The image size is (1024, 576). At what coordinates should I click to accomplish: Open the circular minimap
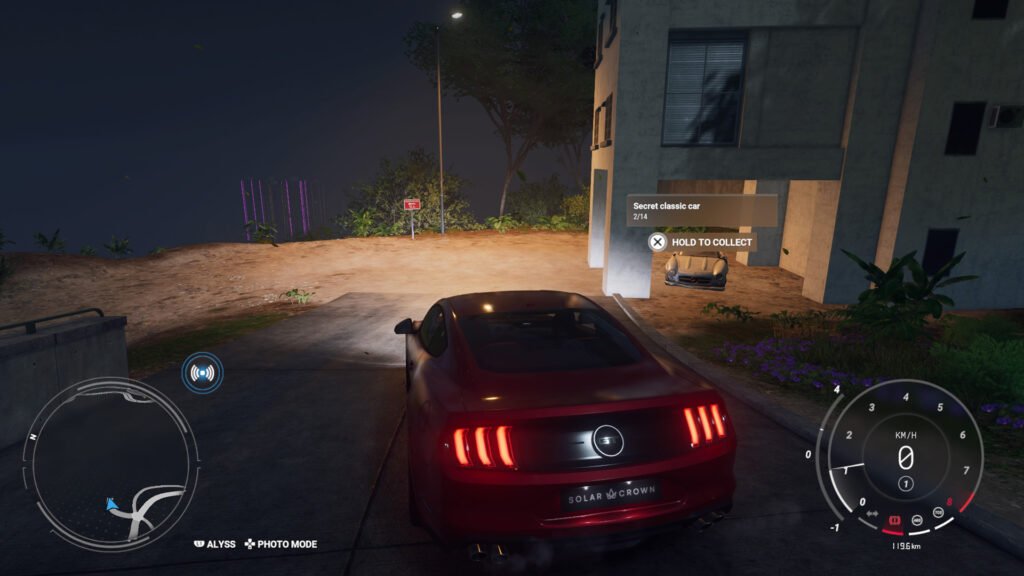(x=110, y=463)
